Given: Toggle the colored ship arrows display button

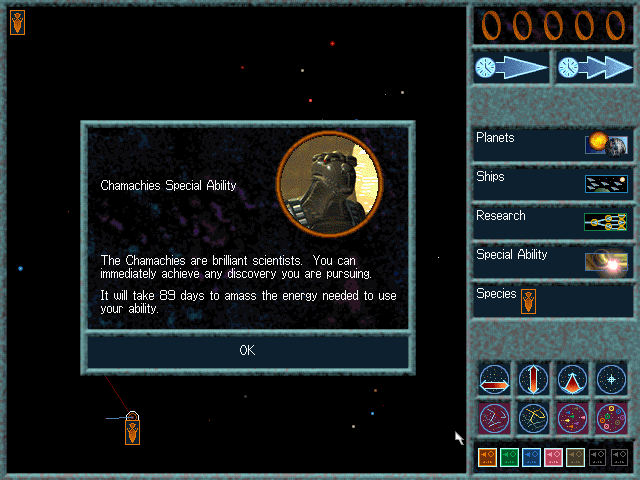Looking at the screenshot, I should [572, 416].
